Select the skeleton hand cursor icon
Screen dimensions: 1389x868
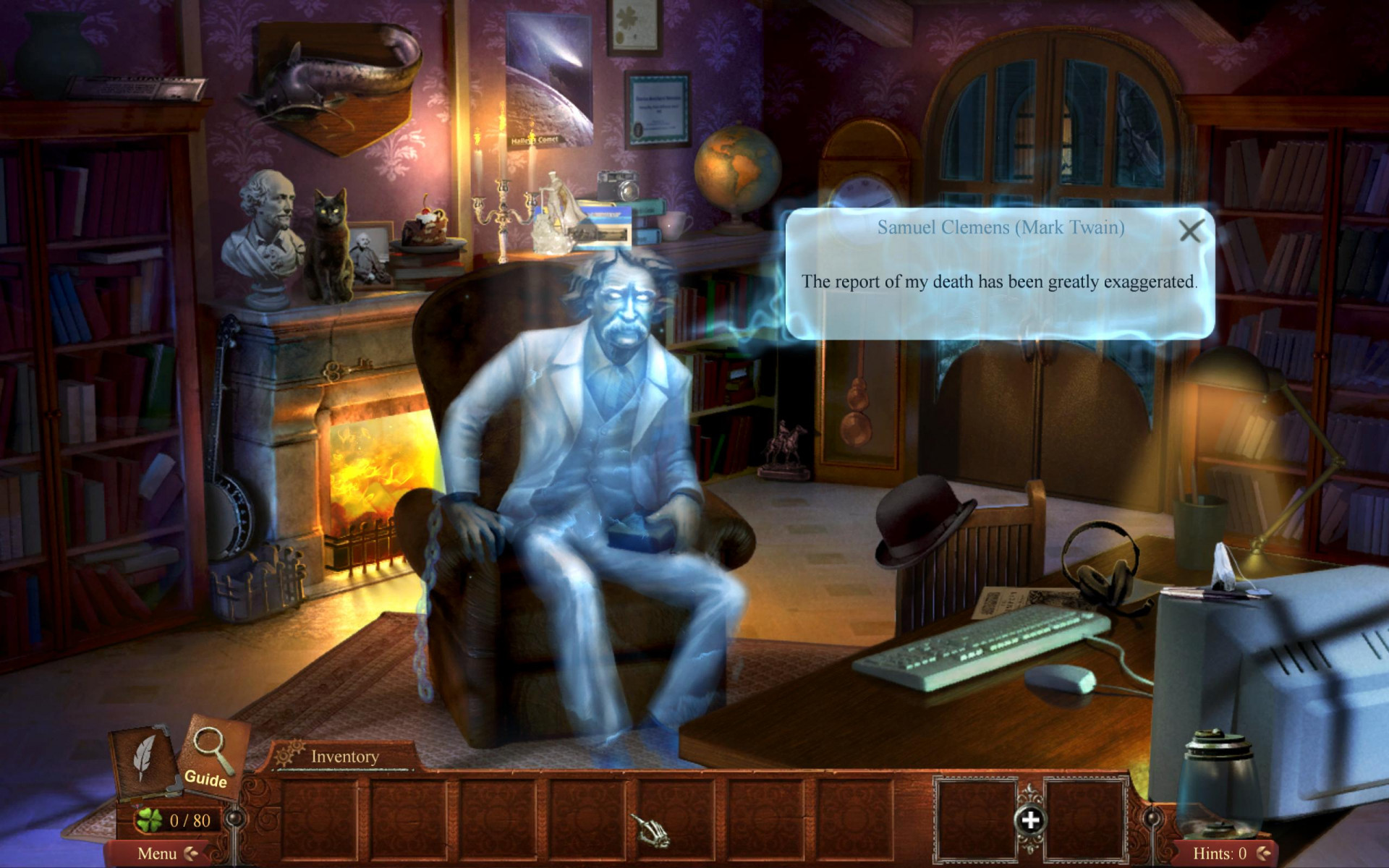pyautogui.click(x=653, y=832)
